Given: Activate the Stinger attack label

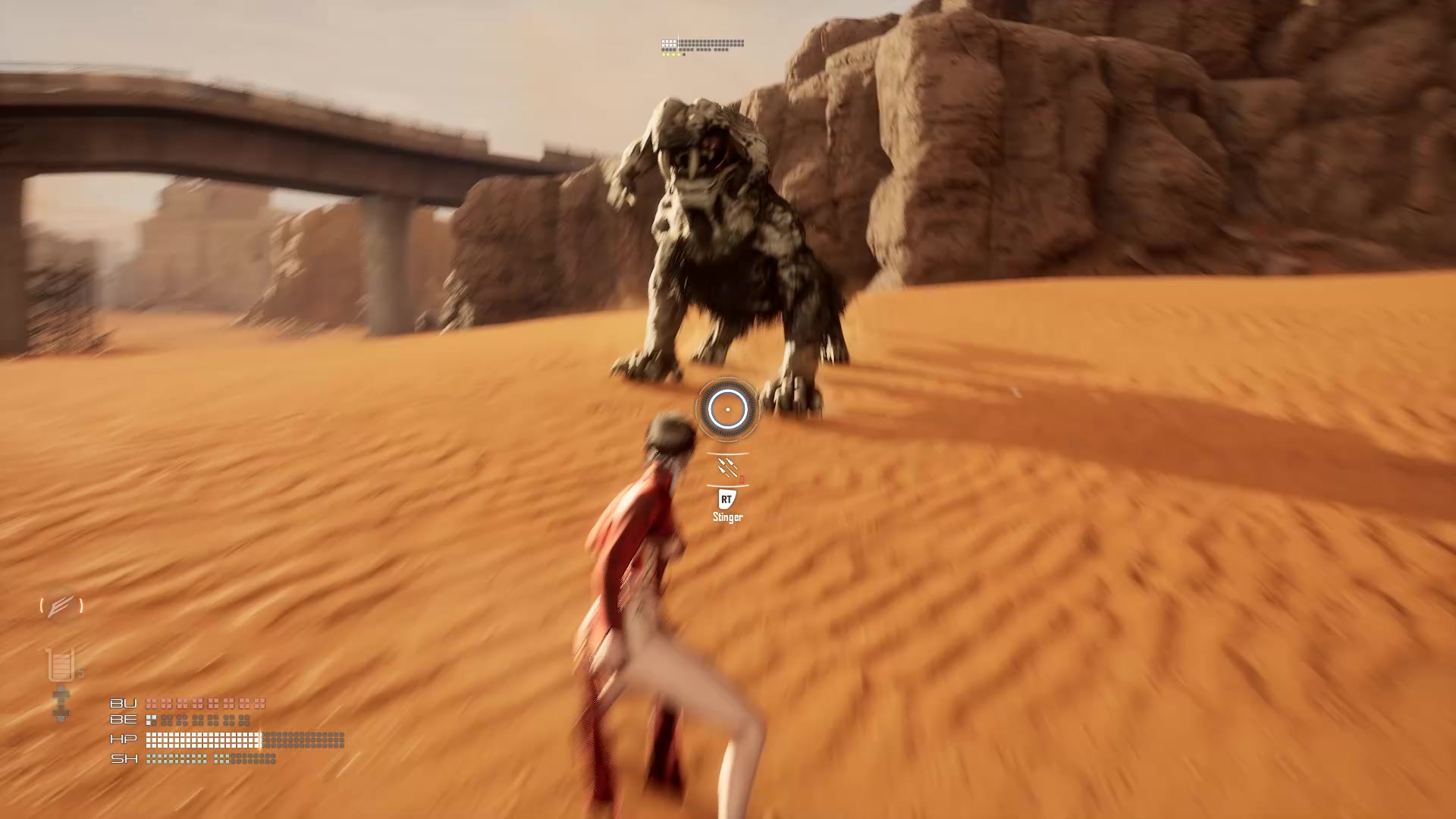Looking at the screenshot, I should 726,519.
